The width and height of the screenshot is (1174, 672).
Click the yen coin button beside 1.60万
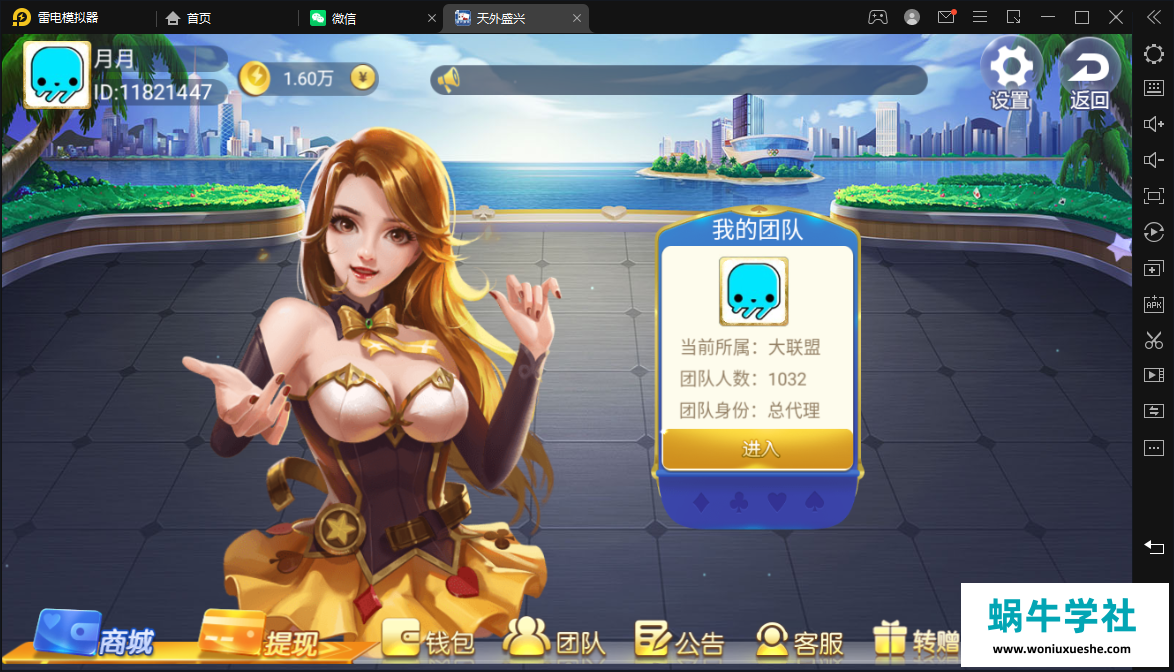pyautogui.click(x=364, y=78)
